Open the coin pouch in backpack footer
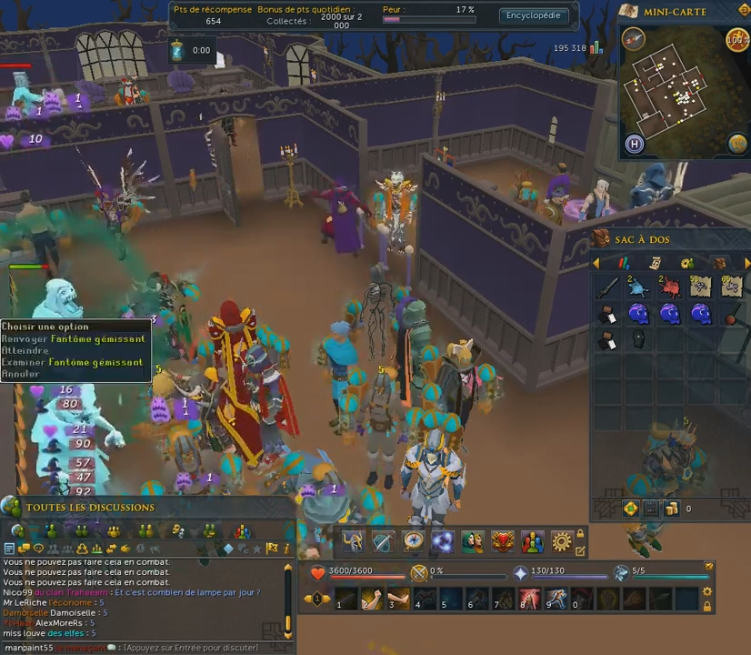The height and width of the screenshot is (655, 751). click(x=671, y=508)
